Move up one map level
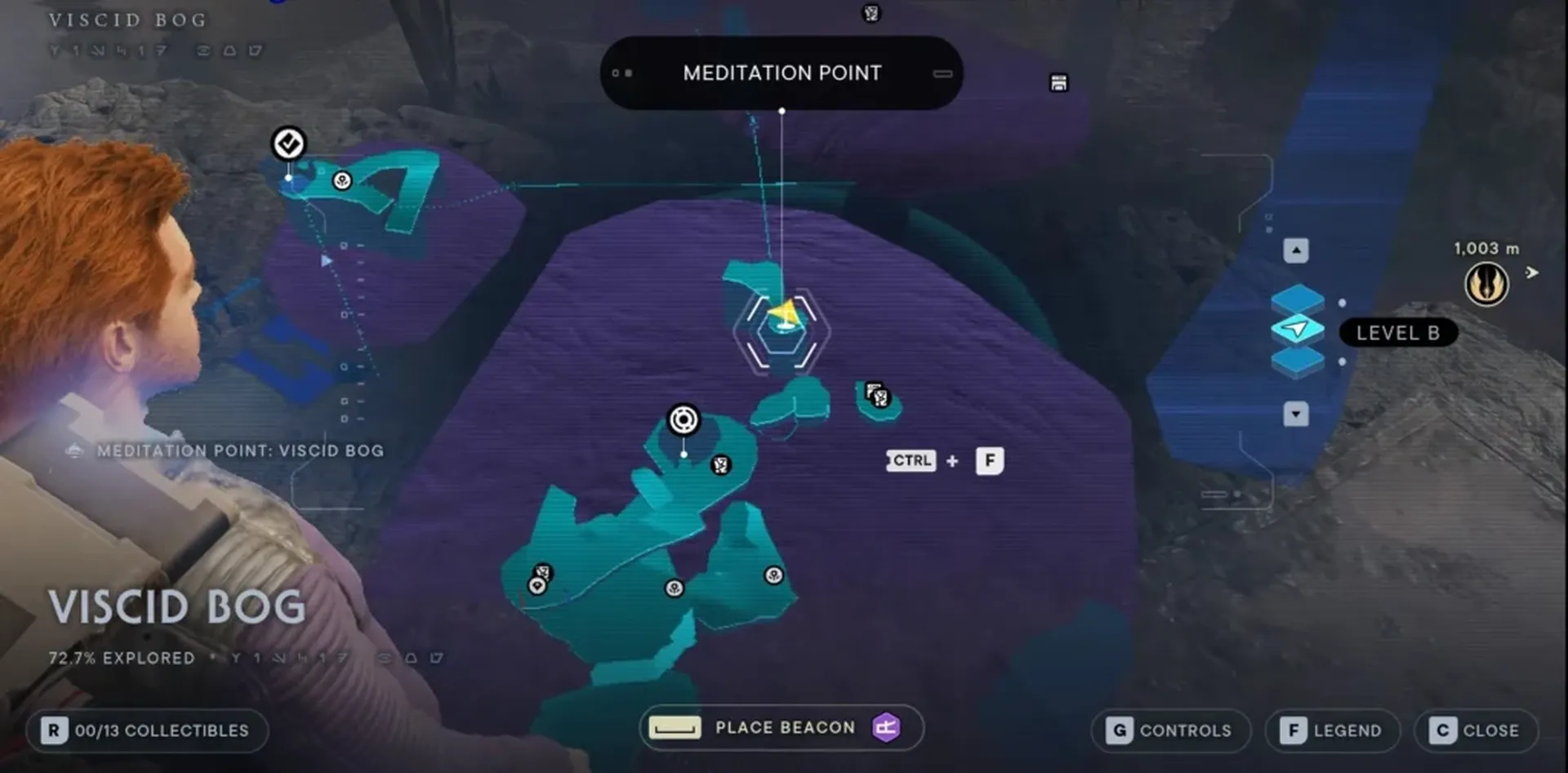The width and height of the screenshot is (1568, 773). (1296, 251)
